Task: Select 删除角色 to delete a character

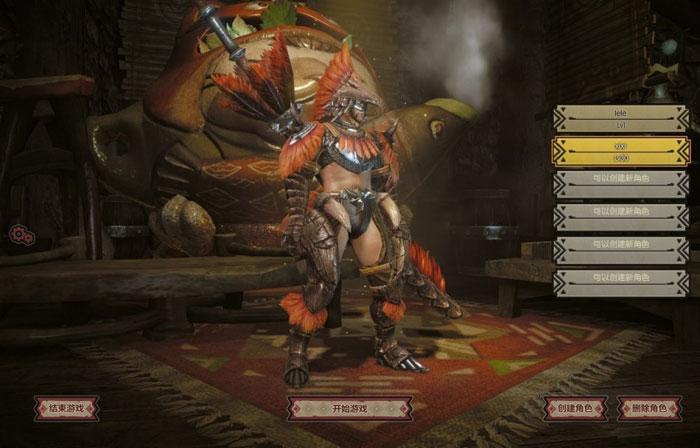Action: 650,408
